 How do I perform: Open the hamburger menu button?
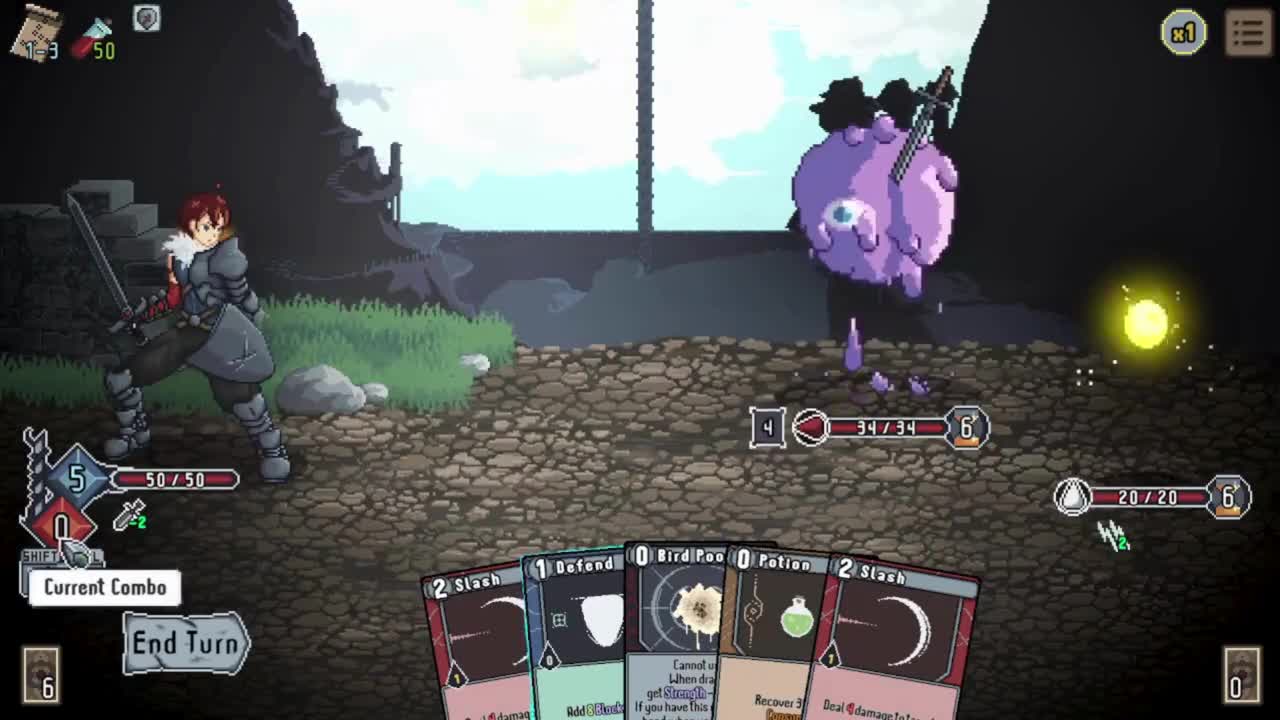[x=1248, y=33]
